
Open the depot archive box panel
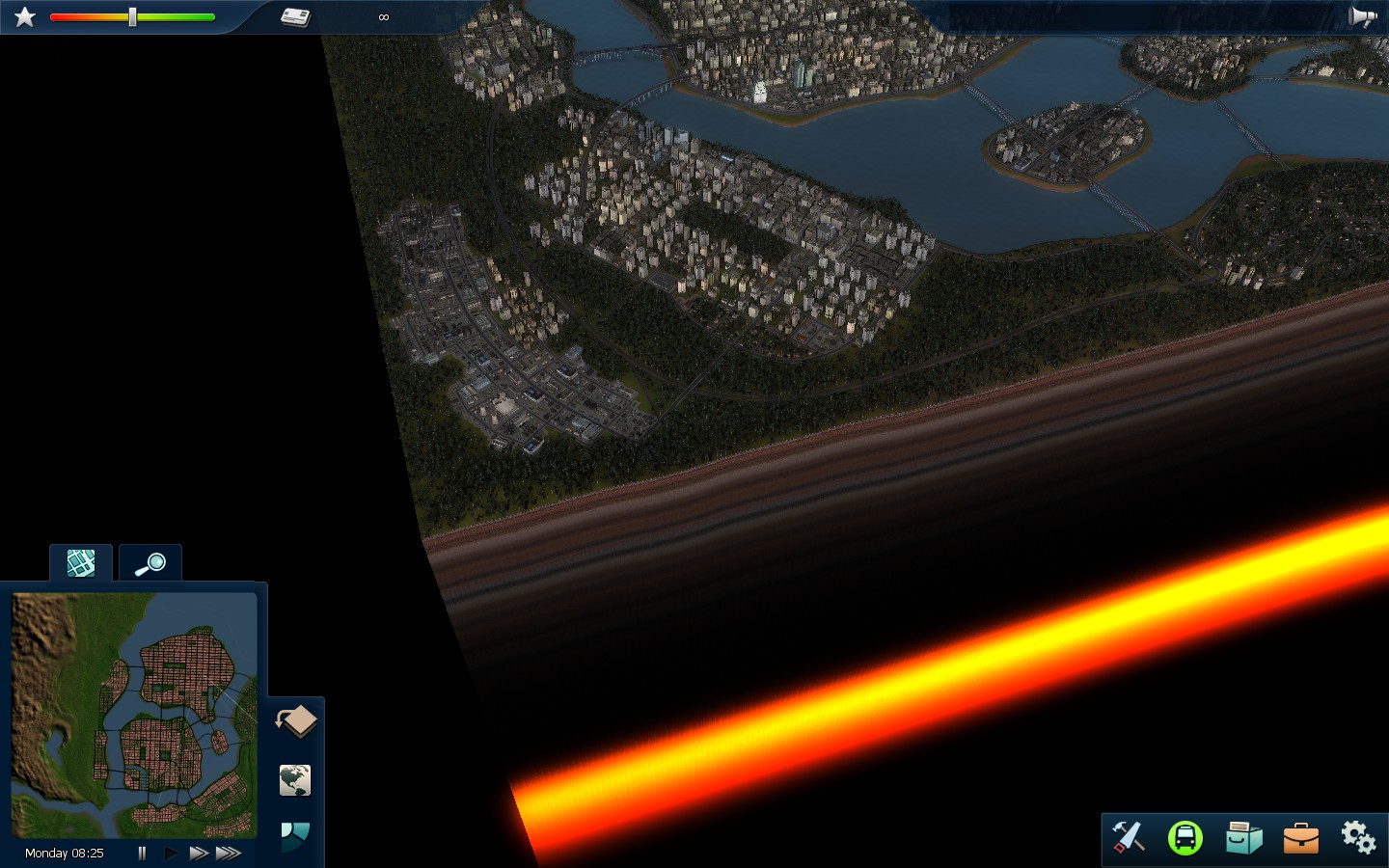(x=1243, y=837)
